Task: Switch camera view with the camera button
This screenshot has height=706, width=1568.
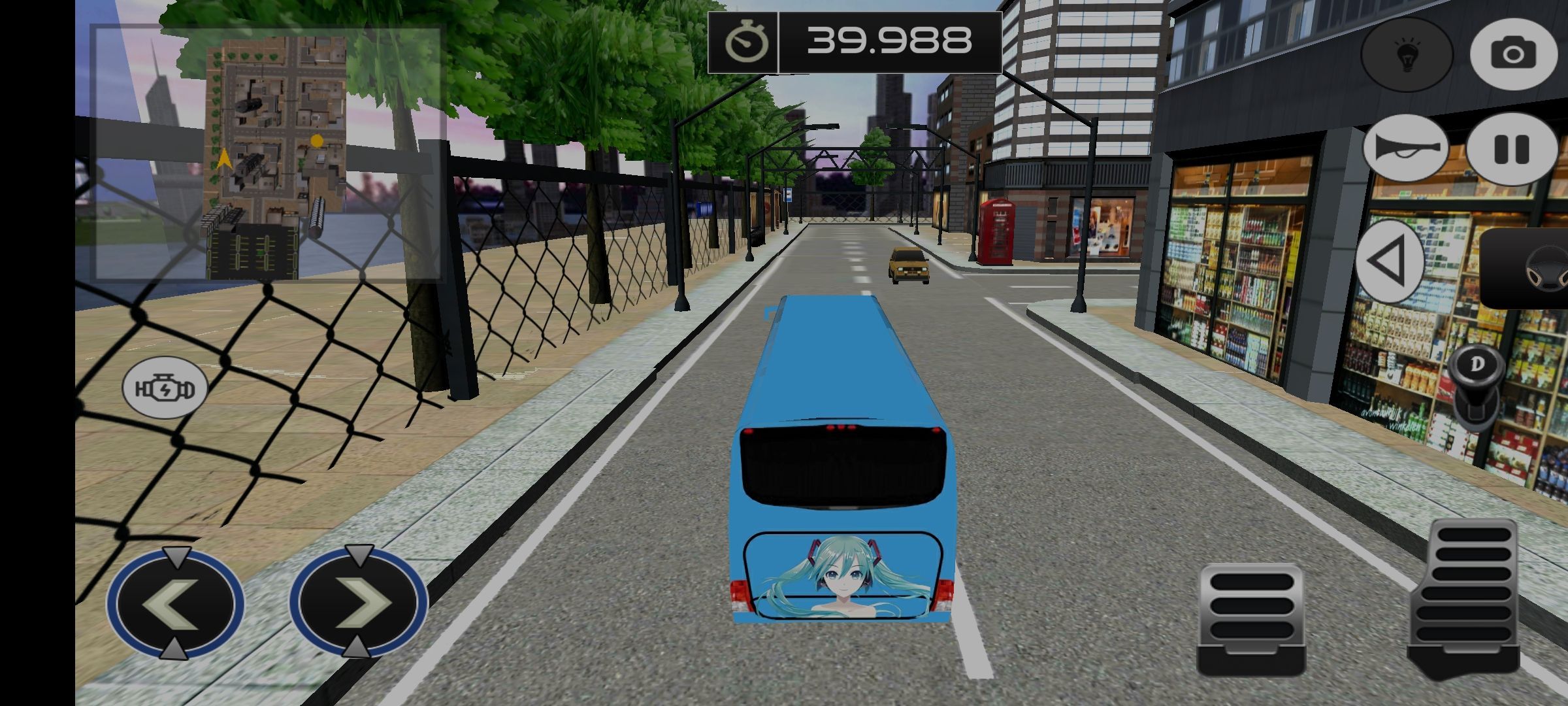Action: tap(1512, 54)
